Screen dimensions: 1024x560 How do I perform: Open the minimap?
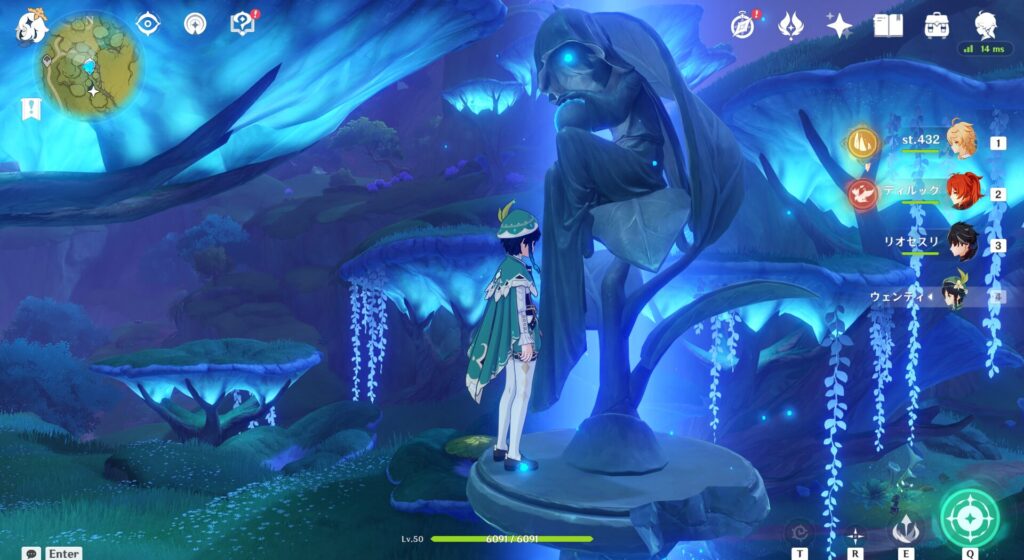tap(91, 65)
